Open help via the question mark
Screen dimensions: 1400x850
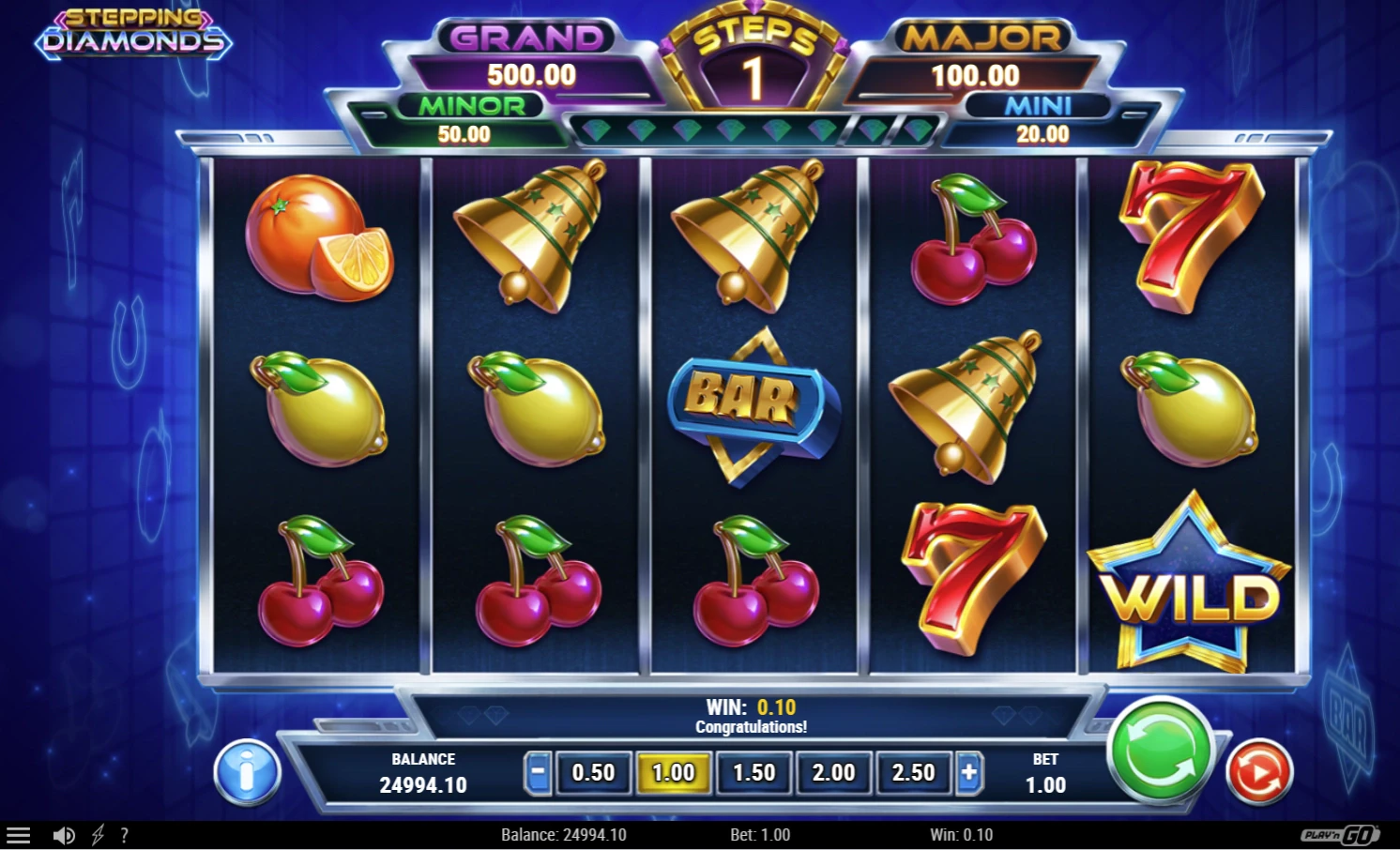124,835
